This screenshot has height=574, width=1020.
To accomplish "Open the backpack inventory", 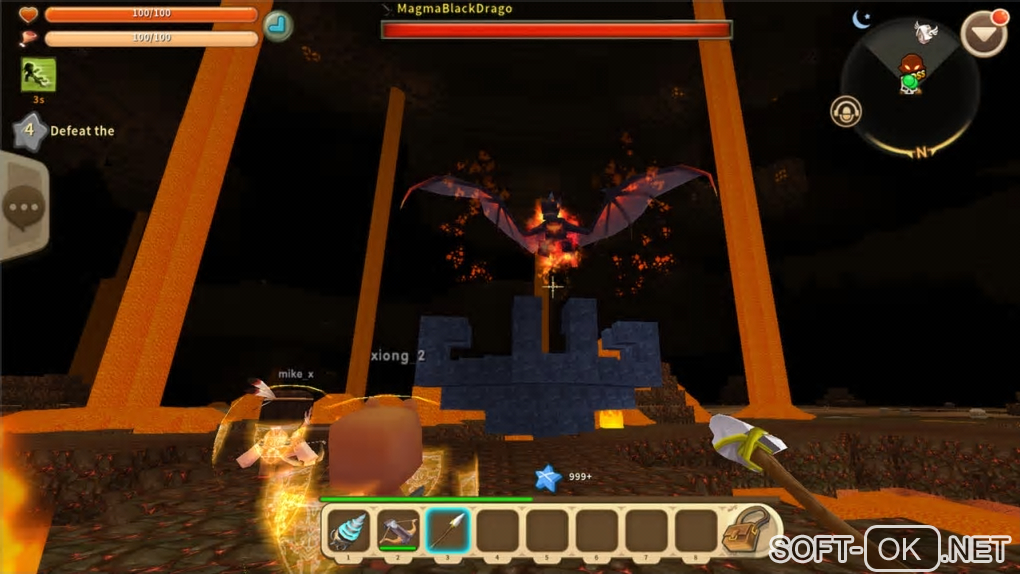I will [x=746, y=530].
